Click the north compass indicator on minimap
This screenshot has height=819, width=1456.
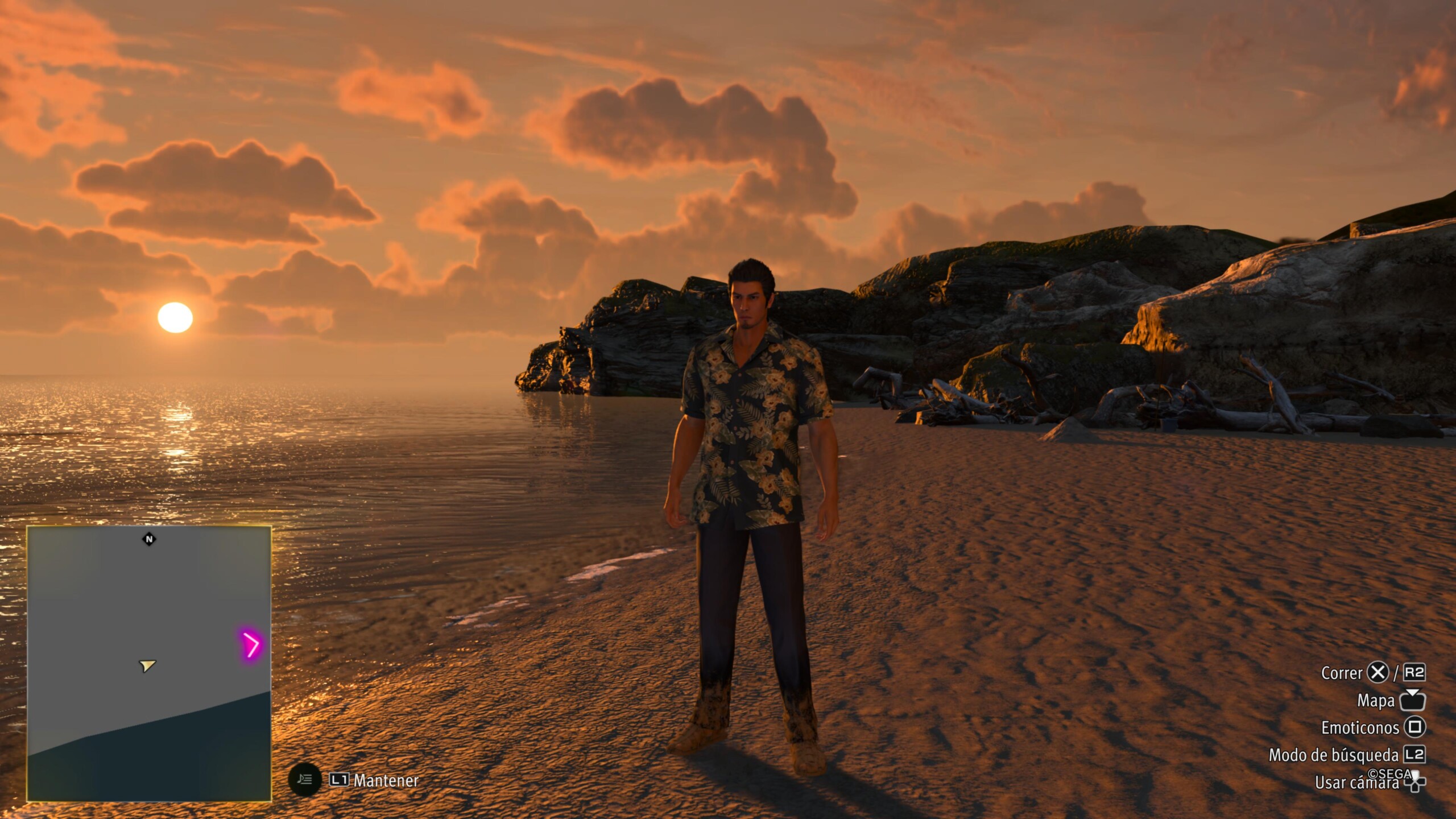149,539
